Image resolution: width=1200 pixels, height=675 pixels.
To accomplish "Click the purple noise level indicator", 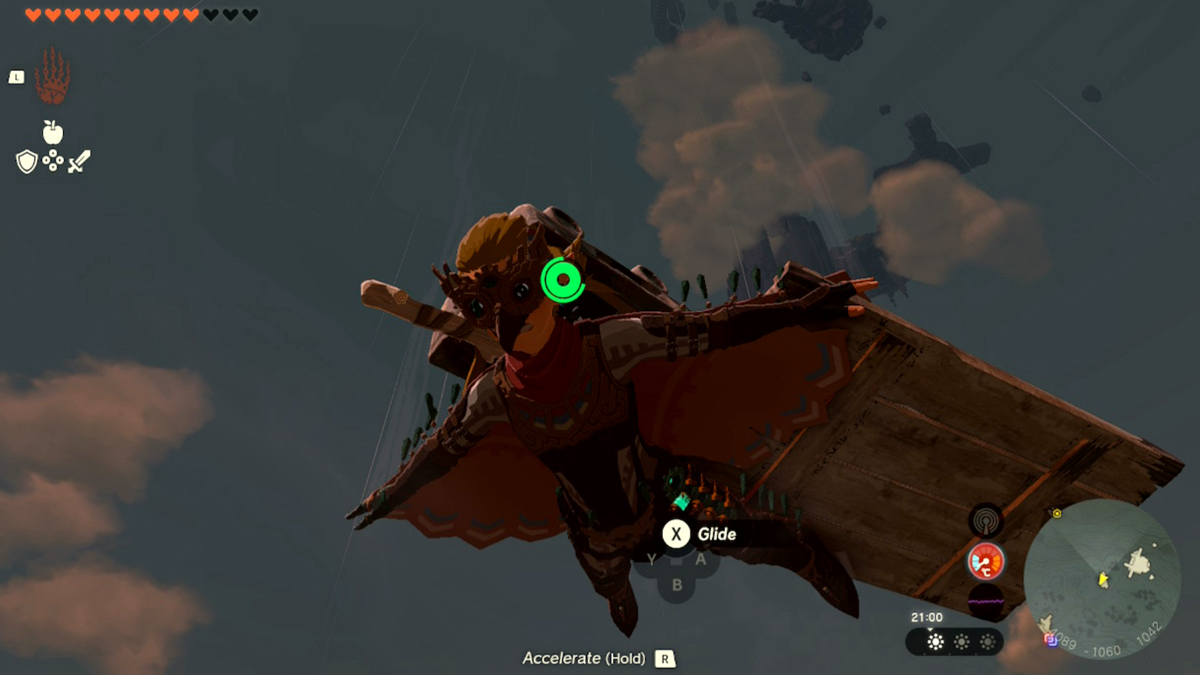I will tap(986, 602).
